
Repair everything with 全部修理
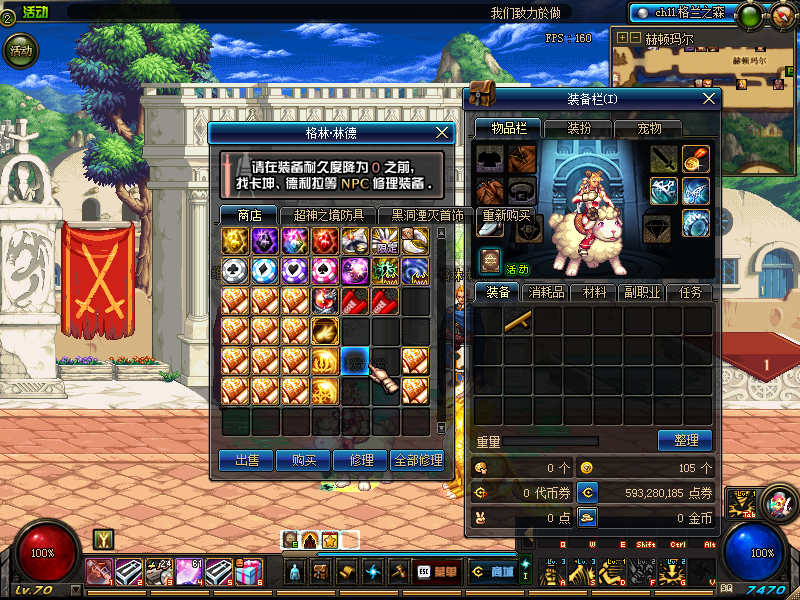tap(417, 460)
